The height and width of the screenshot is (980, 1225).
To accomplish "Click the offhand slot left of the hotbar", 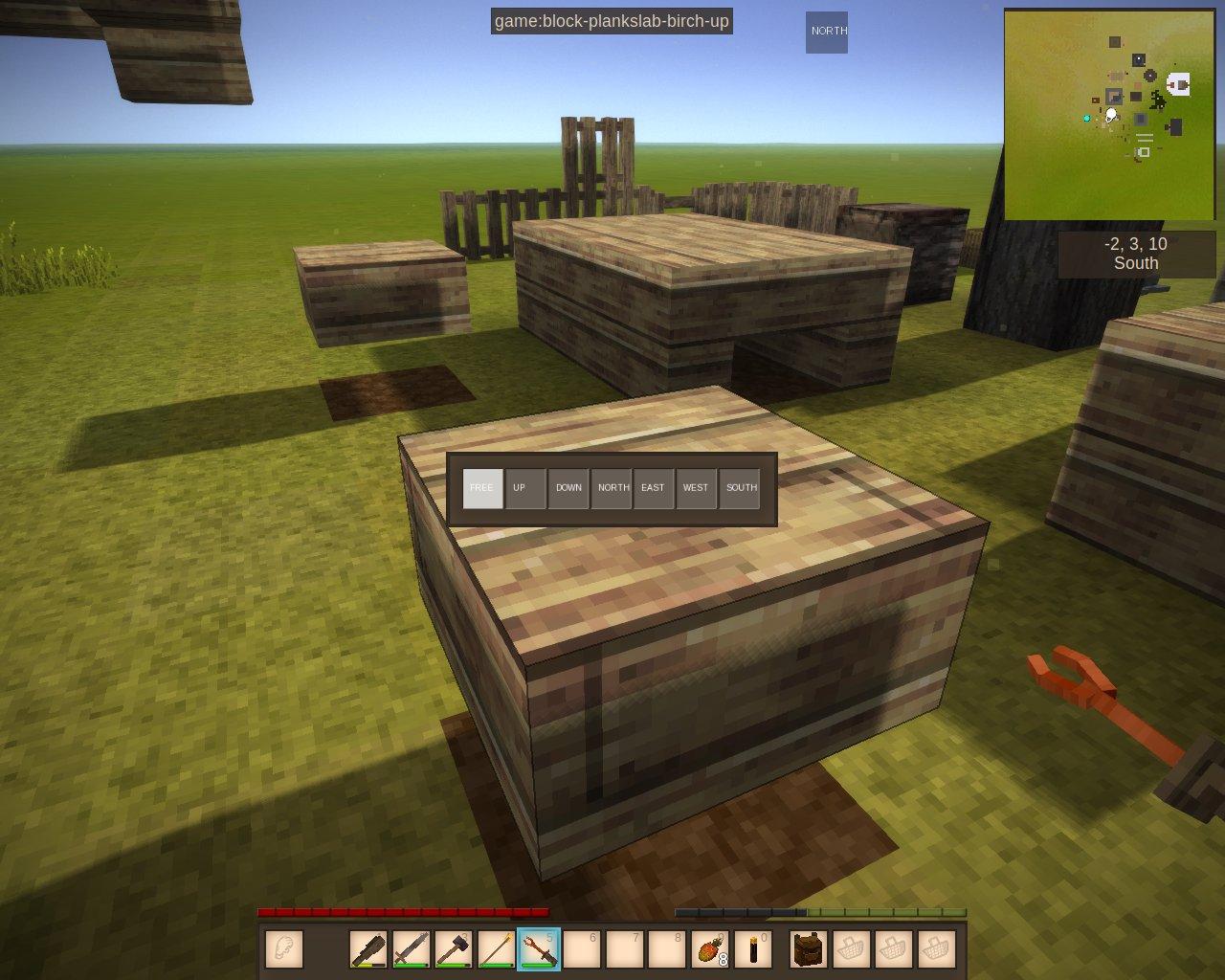I will pos(284,949).
